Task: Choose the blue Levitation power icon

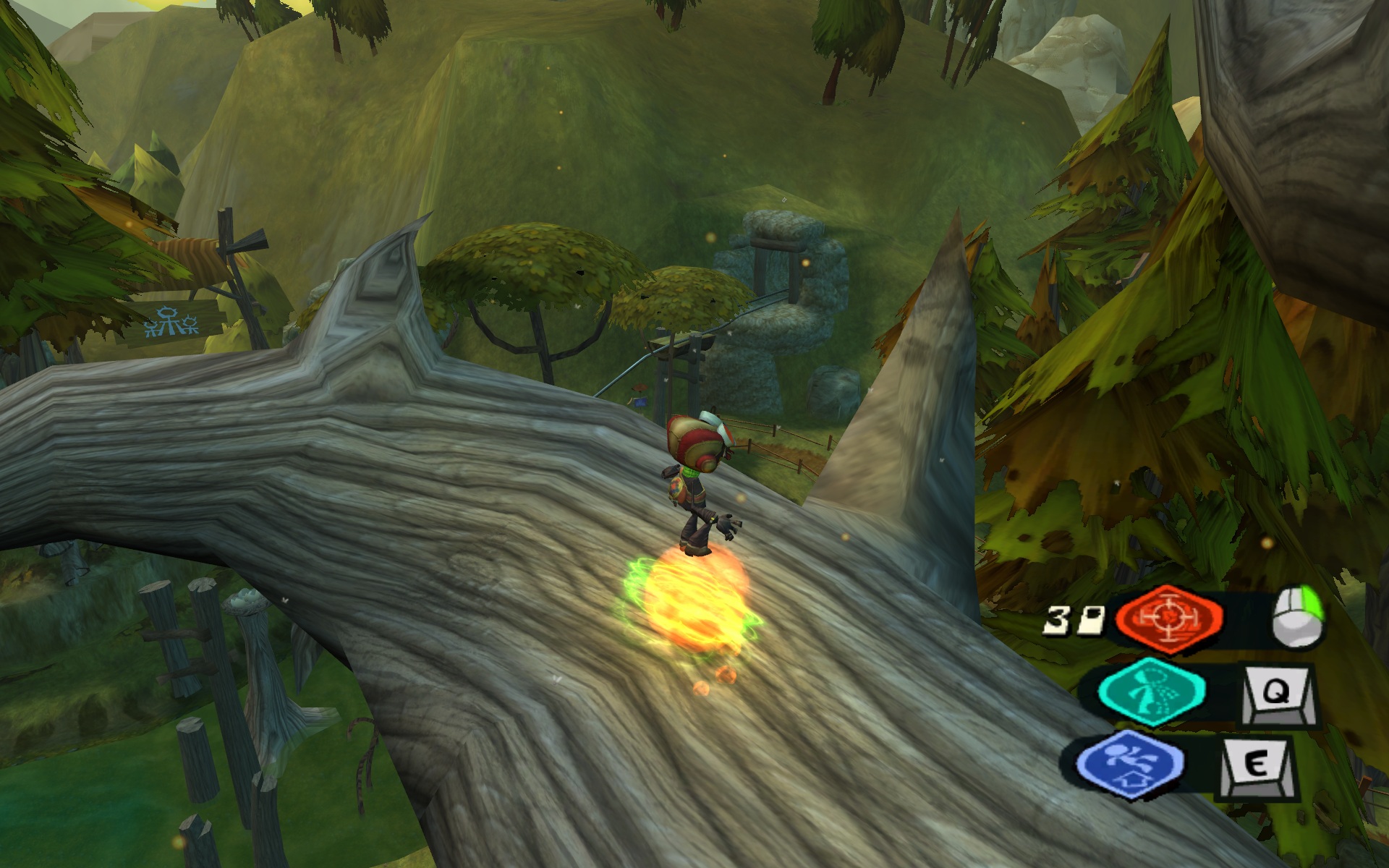Action: coord(1129,764)
